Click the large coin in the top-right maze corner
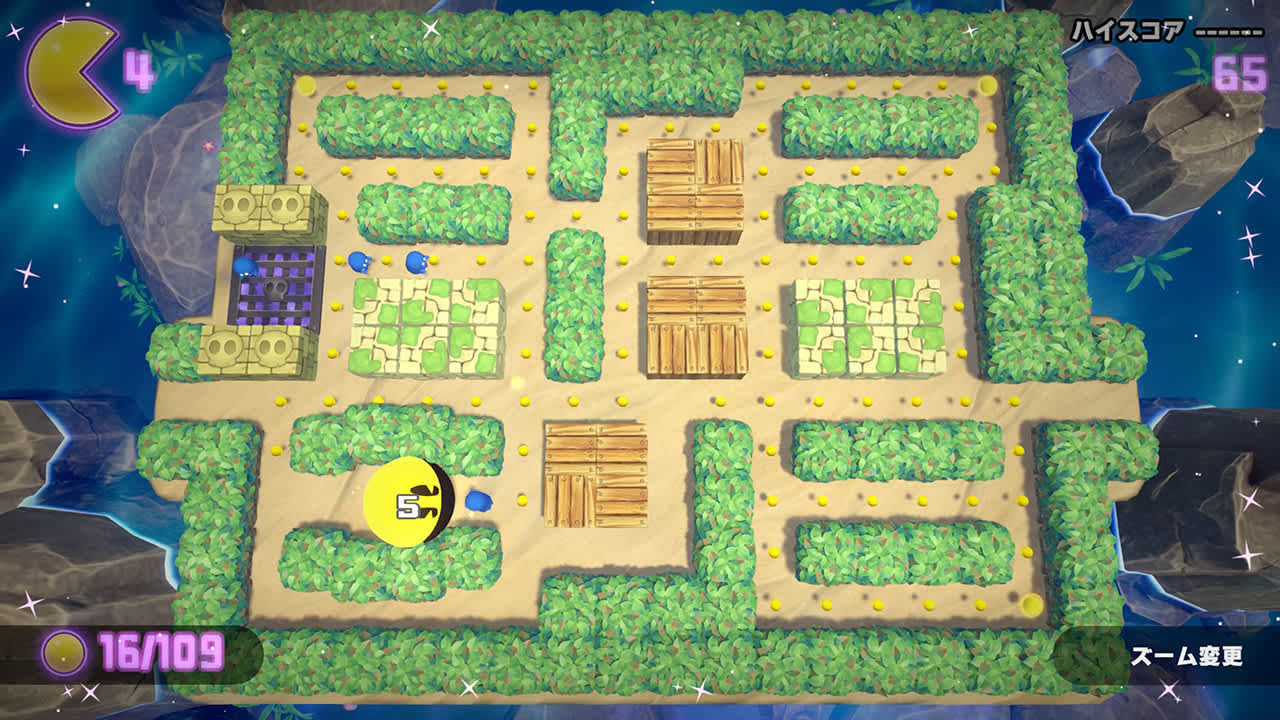 pos(988,86)
